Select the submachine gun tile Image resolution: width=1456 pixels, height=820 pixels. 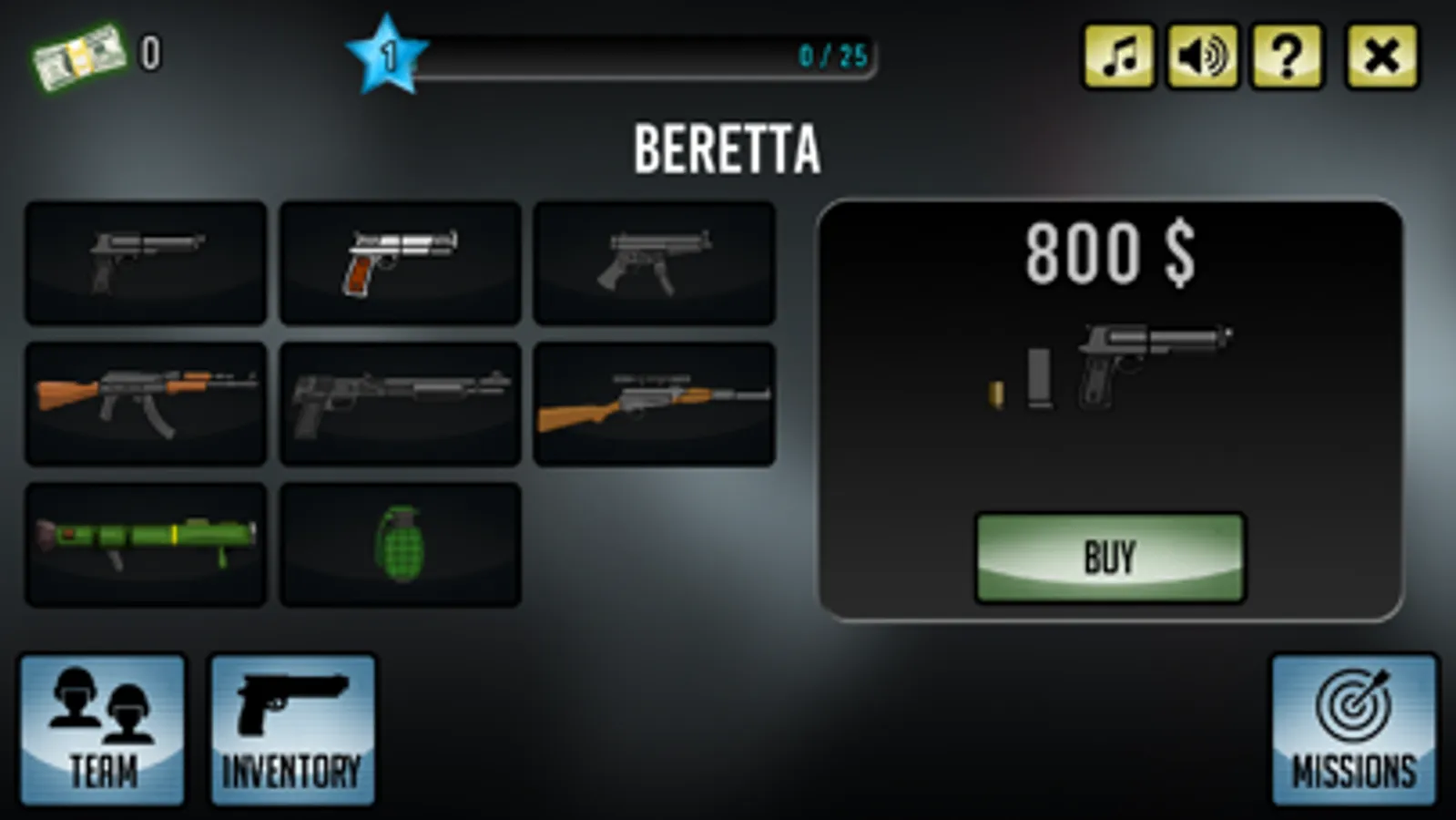[654, 262]
